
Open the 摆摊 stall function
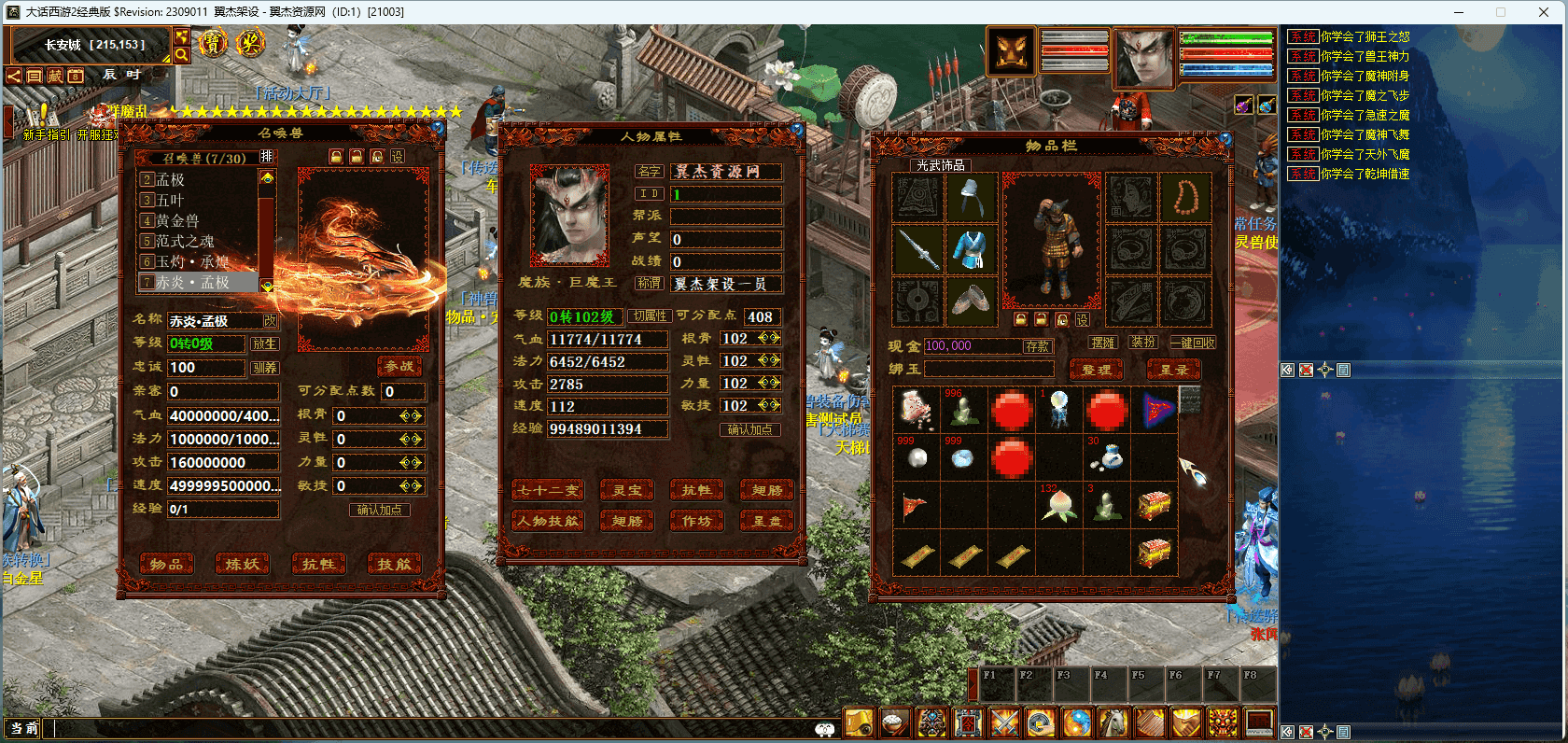[1103, 343]
